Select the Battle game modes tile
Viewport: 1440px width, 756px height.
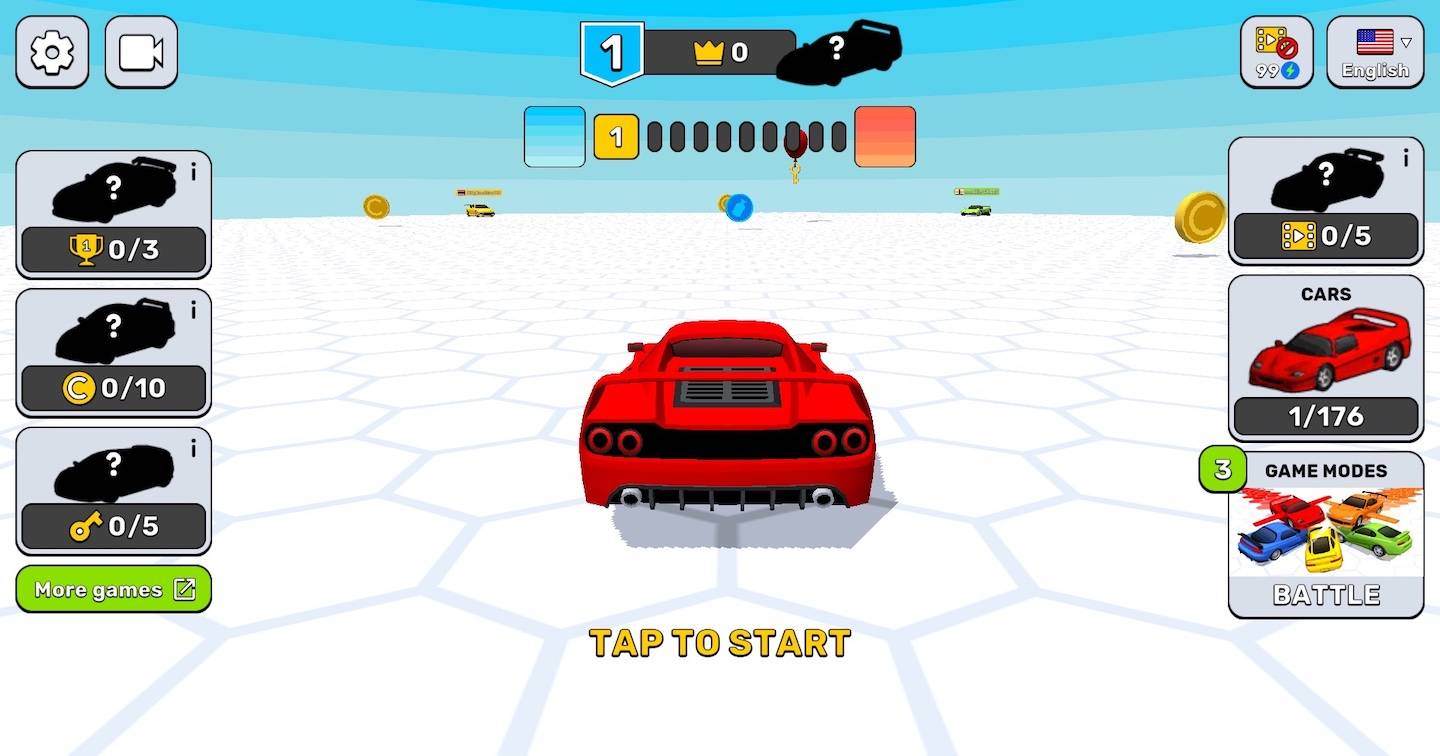click(x=1326, y=535)
